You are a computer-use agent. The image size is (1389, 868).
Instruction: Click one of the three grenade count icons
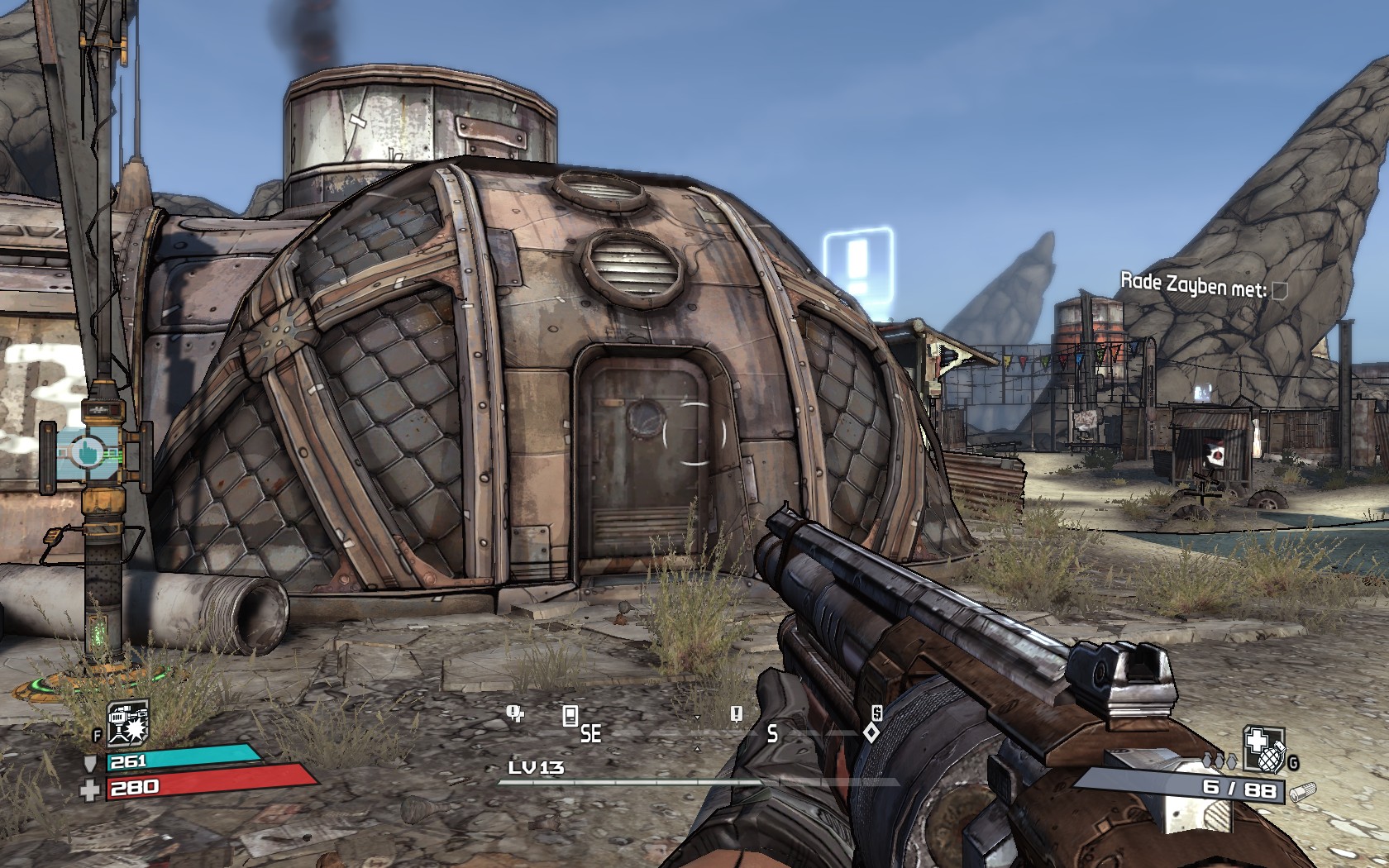1220,761
